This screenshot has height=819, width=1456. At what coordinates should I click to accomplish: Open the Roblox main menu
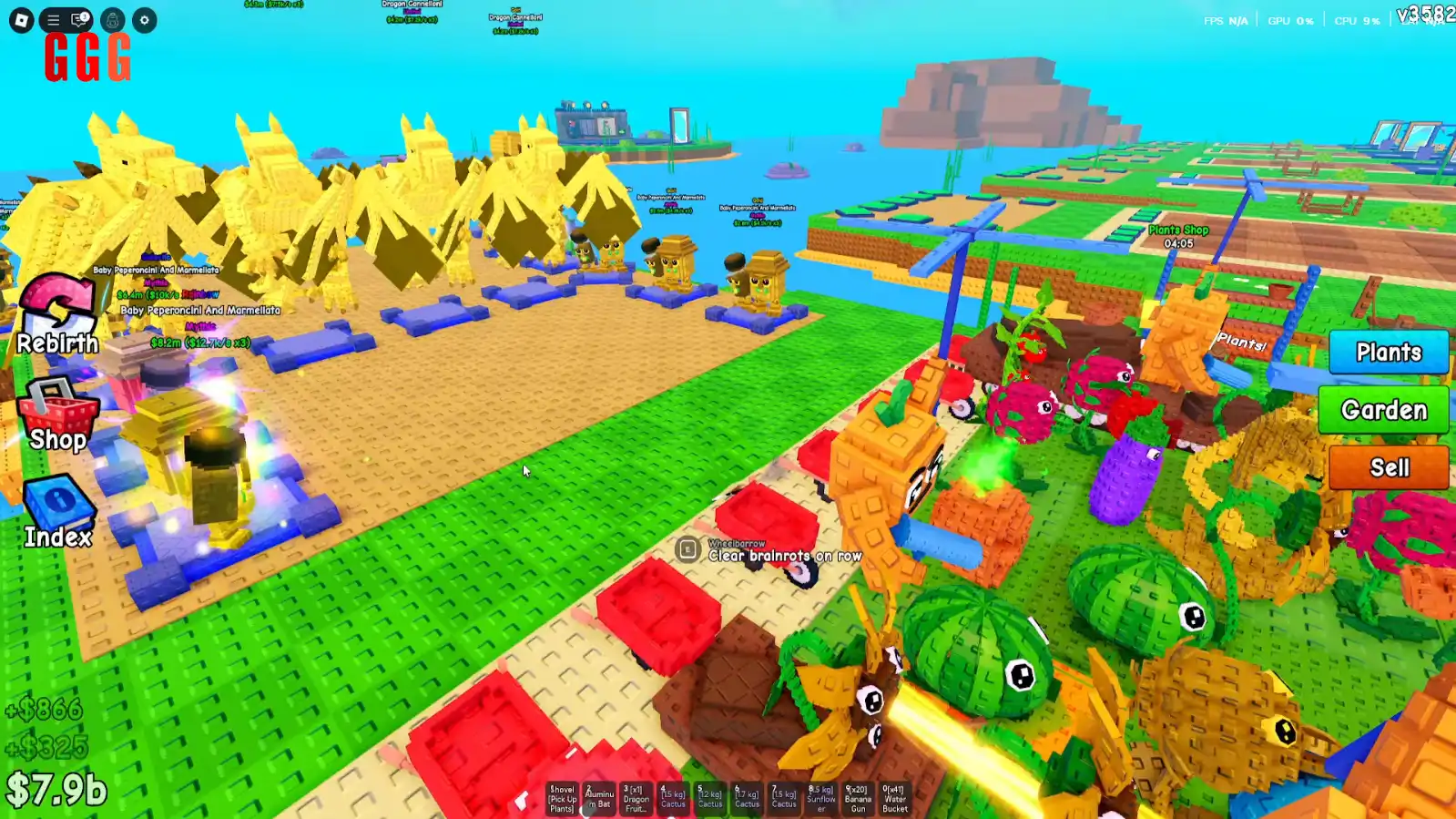click(x=21, y=20)
